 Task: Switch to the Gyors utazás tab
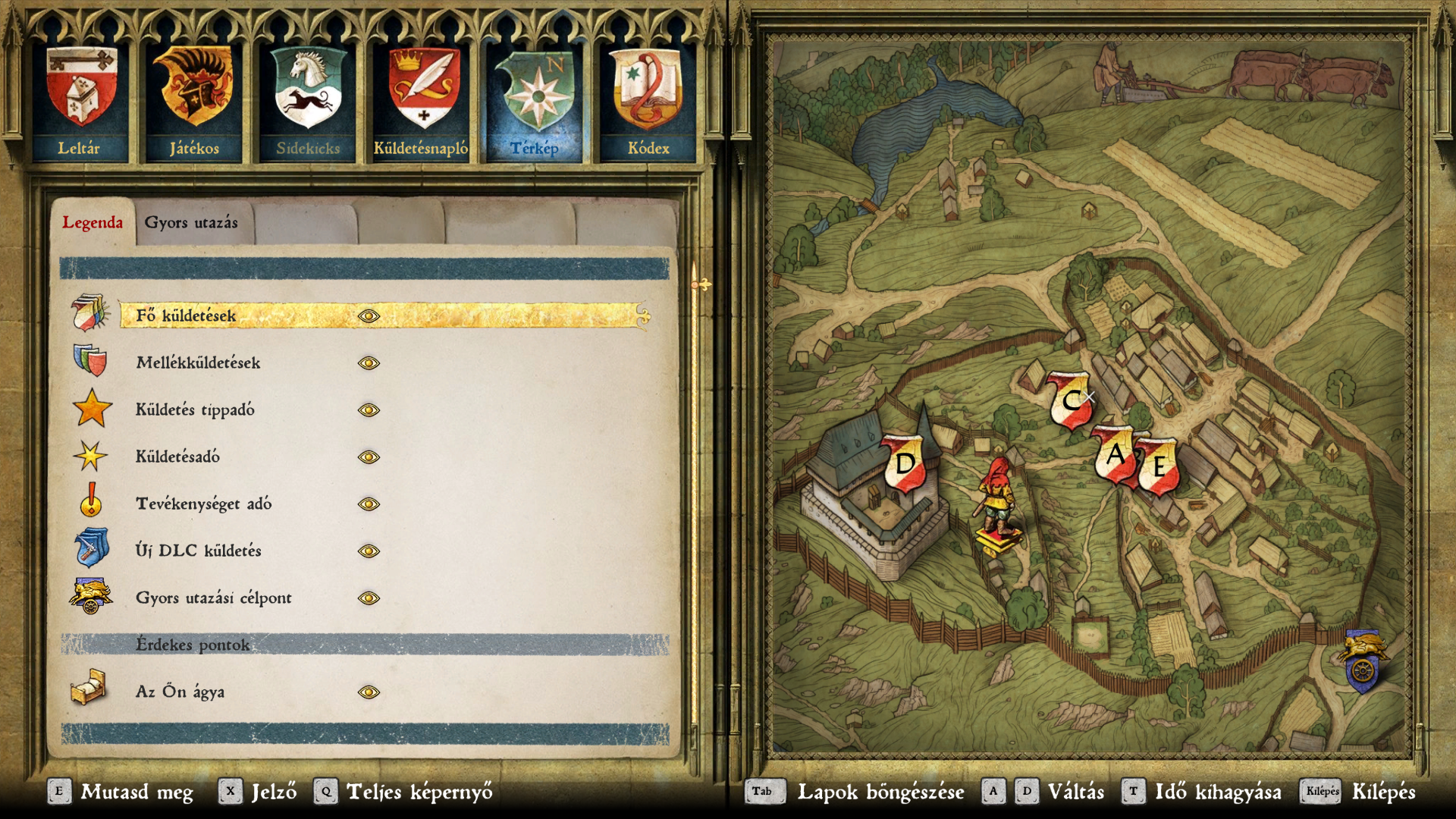pyautogui.click(x=191, y=223)
